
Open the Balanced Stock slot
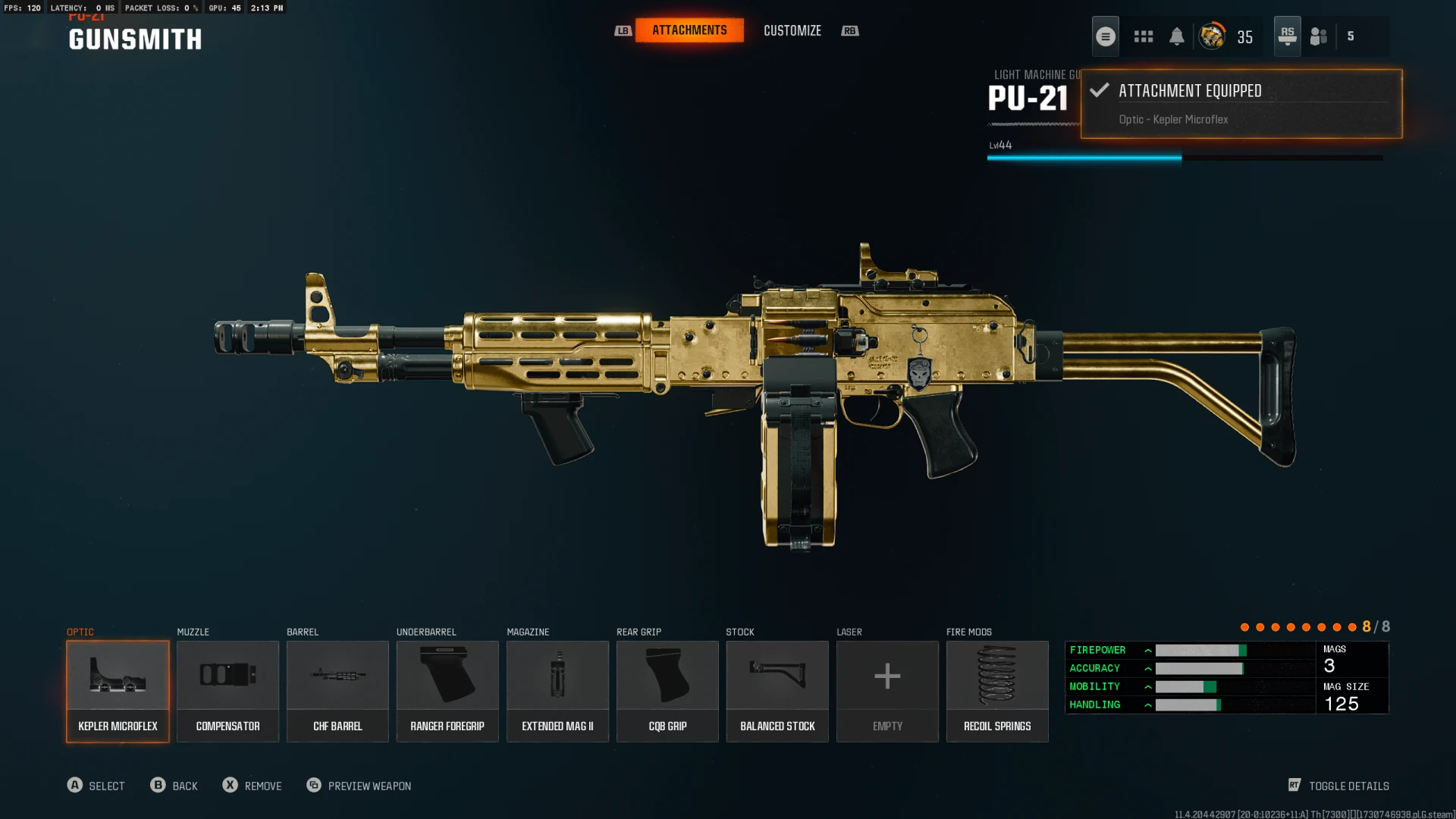click(x=777, y=691)
